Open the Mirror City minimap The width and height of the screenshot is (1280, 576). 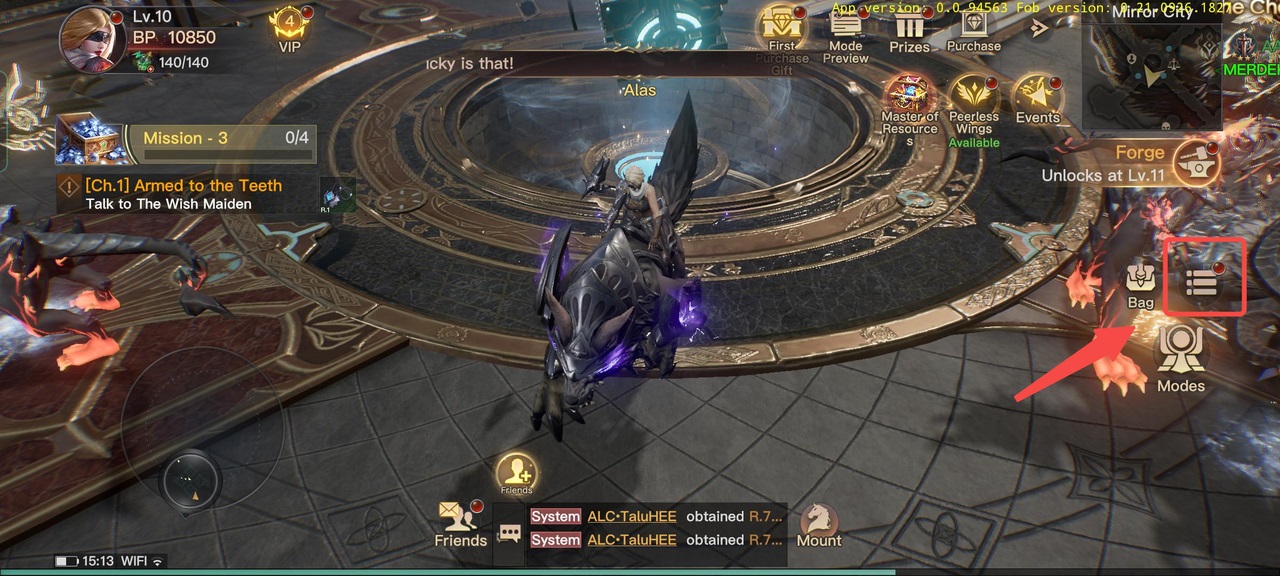click(1150, 72)
